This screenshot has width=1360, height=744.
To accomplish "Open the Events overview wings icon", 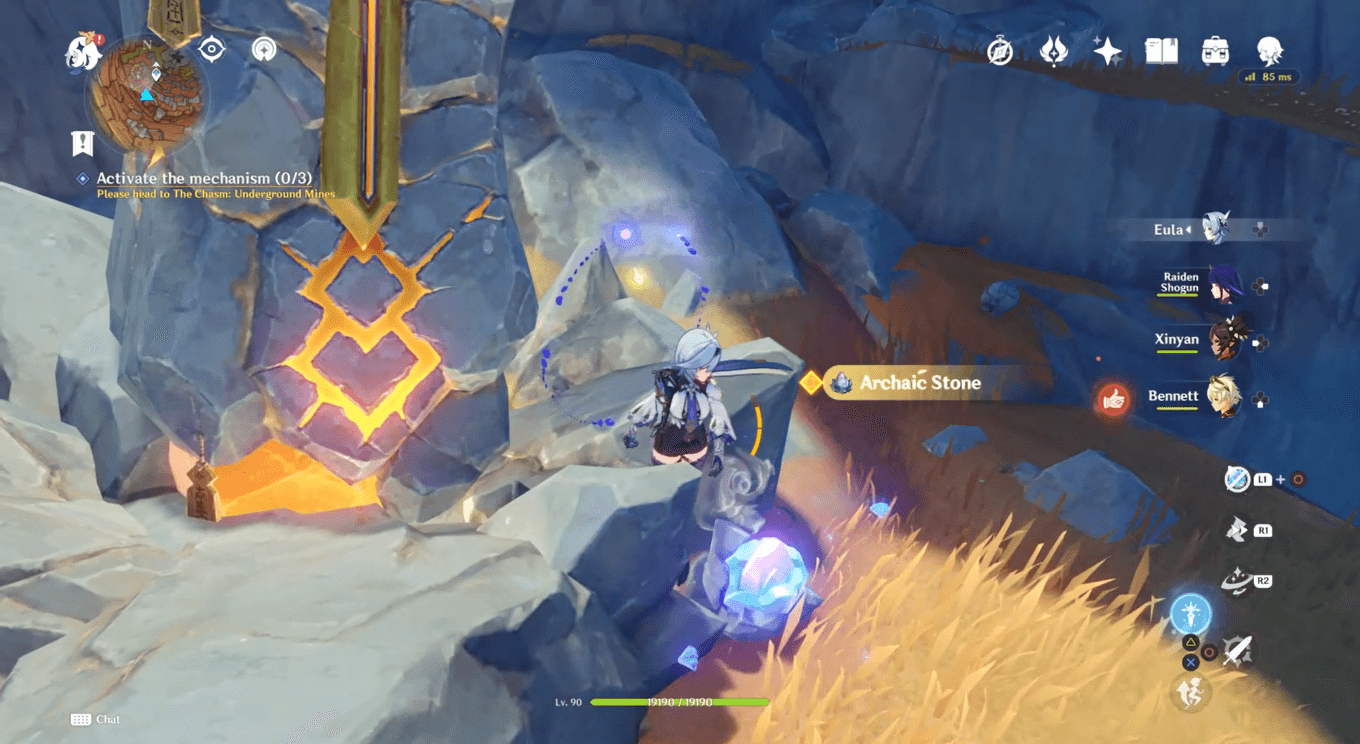I will click(x=1054, y=51).
